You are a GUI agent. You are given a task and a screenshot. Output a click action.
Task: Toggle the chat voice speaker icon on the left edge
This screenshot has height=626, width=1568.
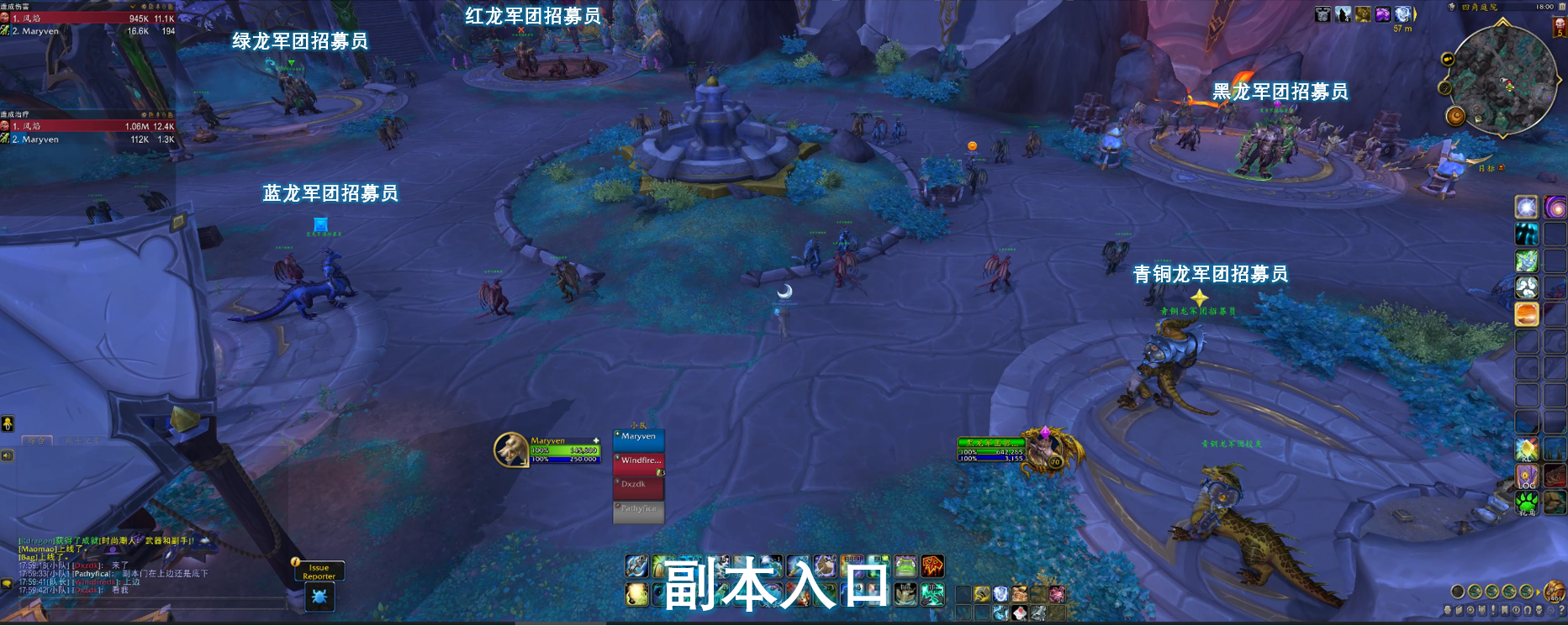(x=7, y=455)
